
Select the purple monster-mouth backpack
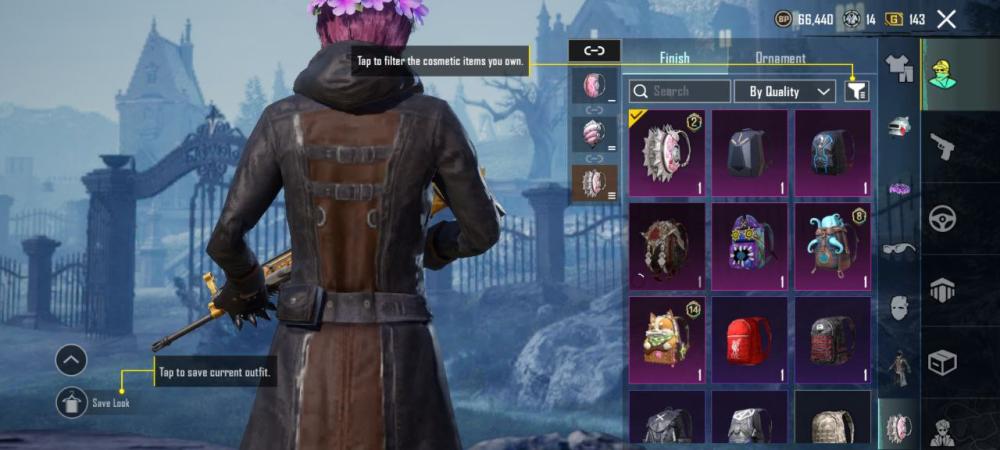[749, 245]
